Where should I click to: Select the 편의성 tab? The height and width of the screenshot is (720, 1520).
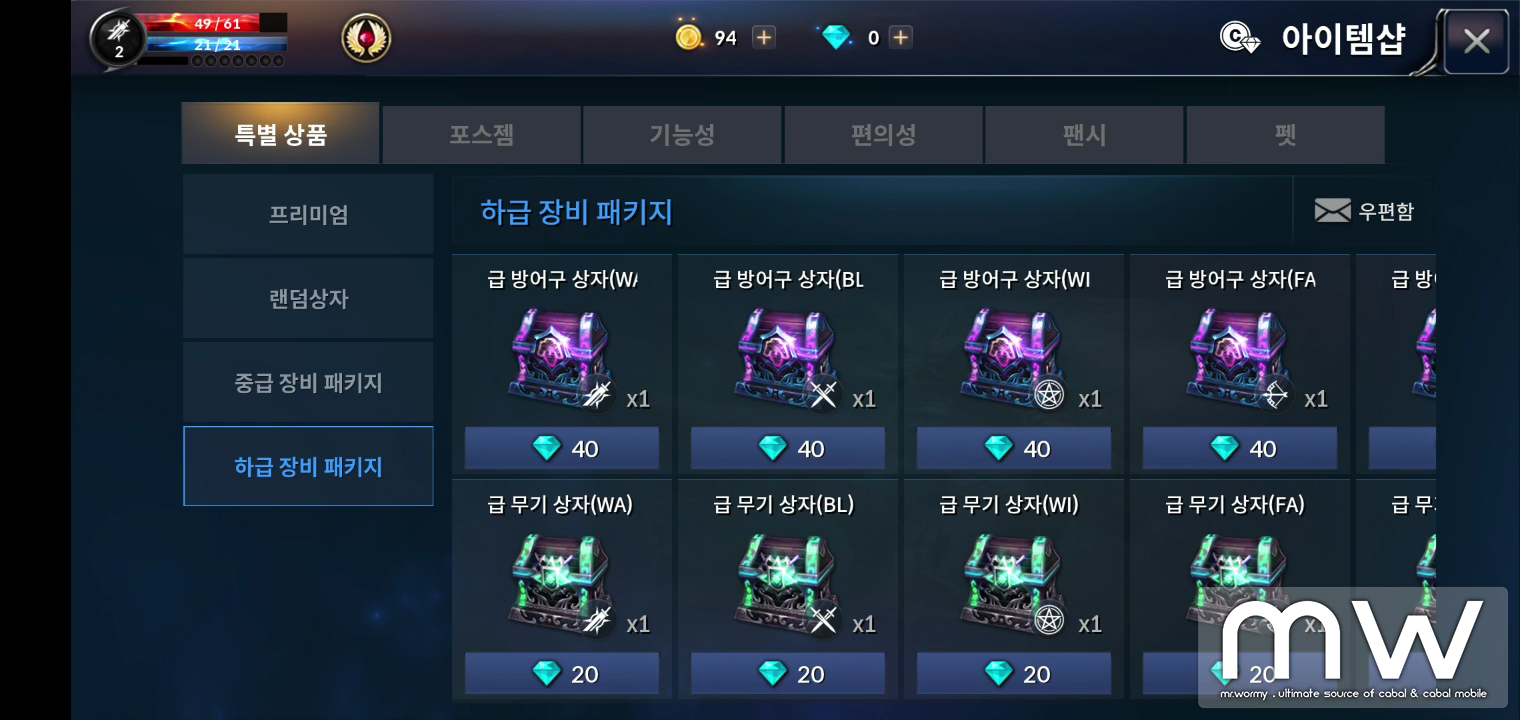pos(883,135)
